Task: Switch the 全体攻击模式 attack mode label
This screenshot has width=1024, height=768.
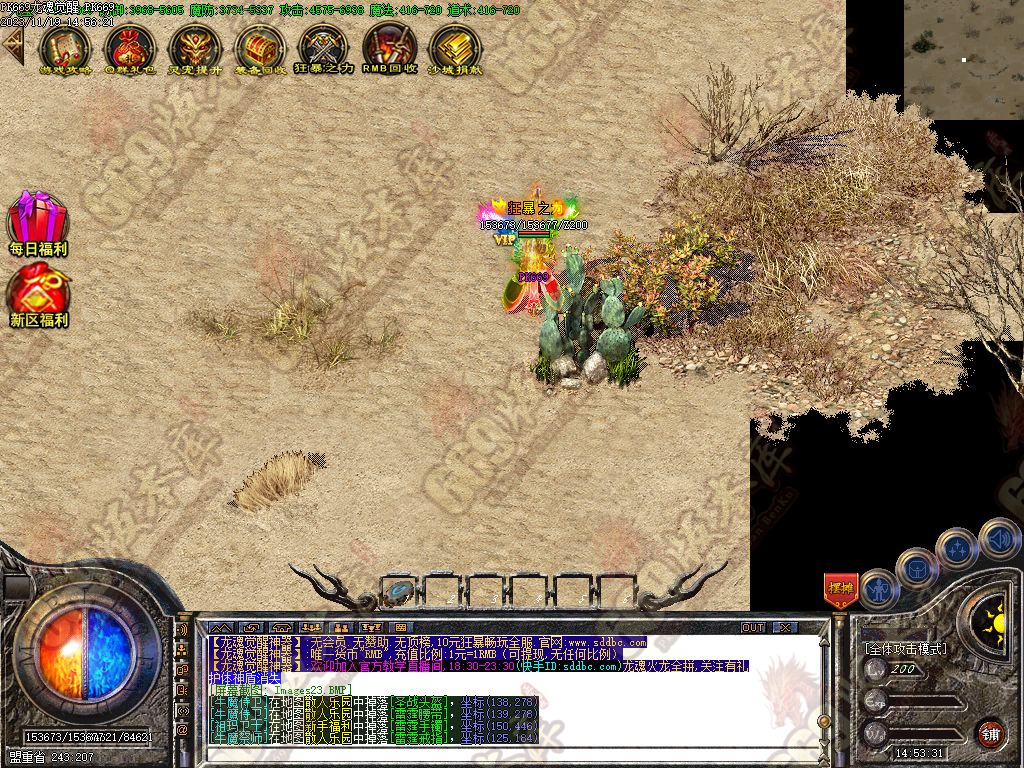Action: pos(905,648)
